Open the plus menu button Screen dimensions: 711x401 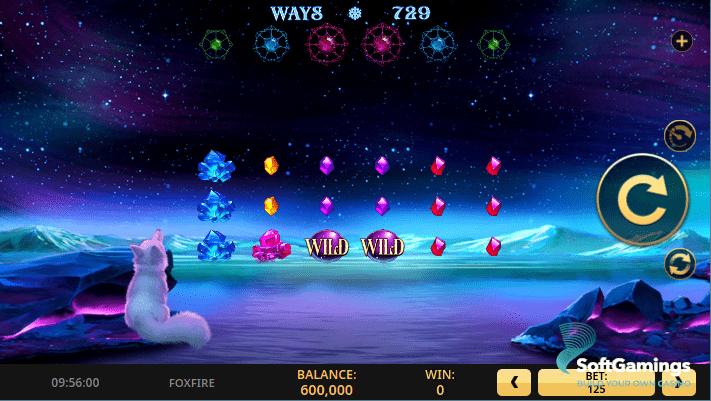(x=682, y=42)
